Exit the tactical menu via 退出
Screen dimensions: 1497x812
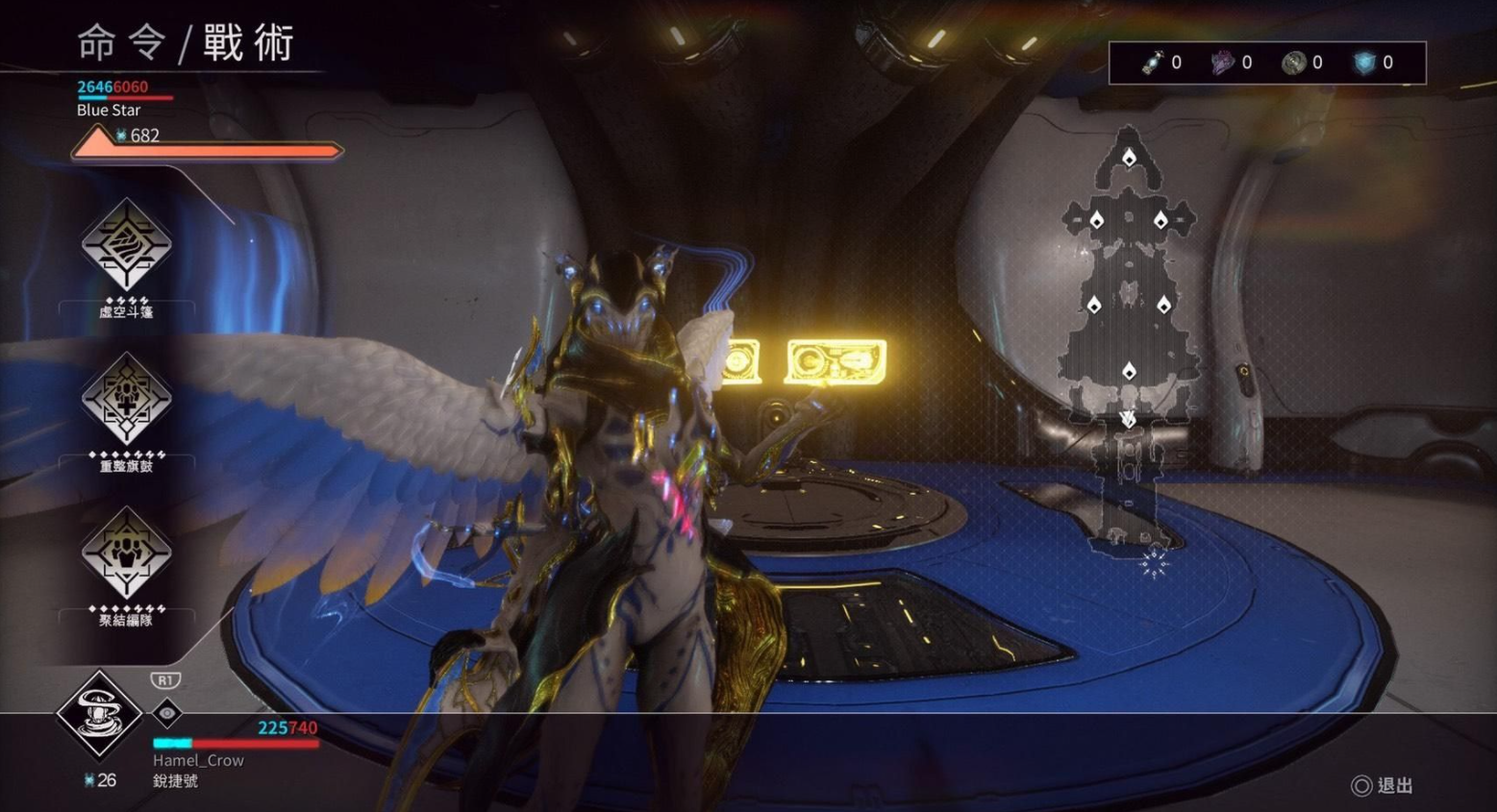(x=1384, y=786)
